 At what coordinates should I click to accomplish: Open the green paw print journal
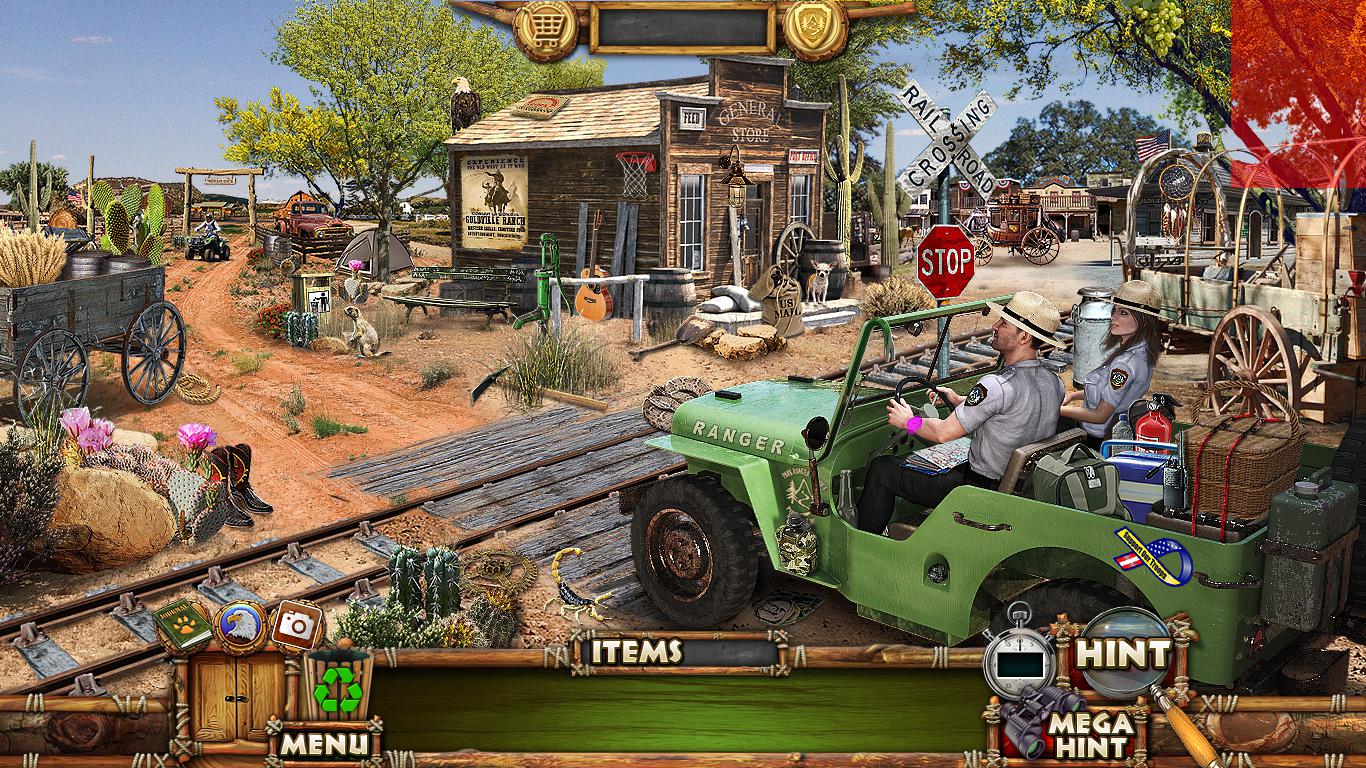click(182, 626)
